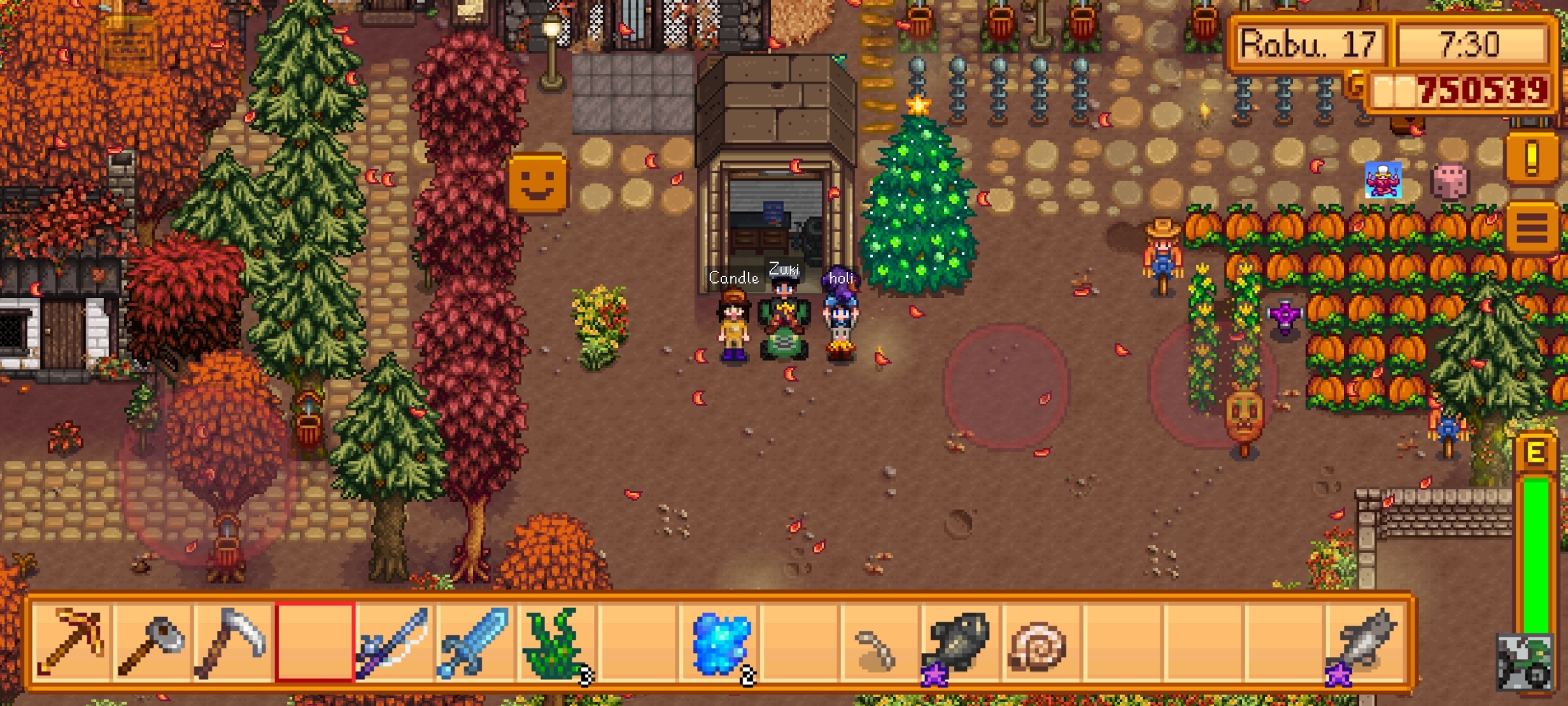Image resolution: width=1568 pixels, height=706 pixels.
Task: Click the green tractor icon button
Action: pos(1524,662)
